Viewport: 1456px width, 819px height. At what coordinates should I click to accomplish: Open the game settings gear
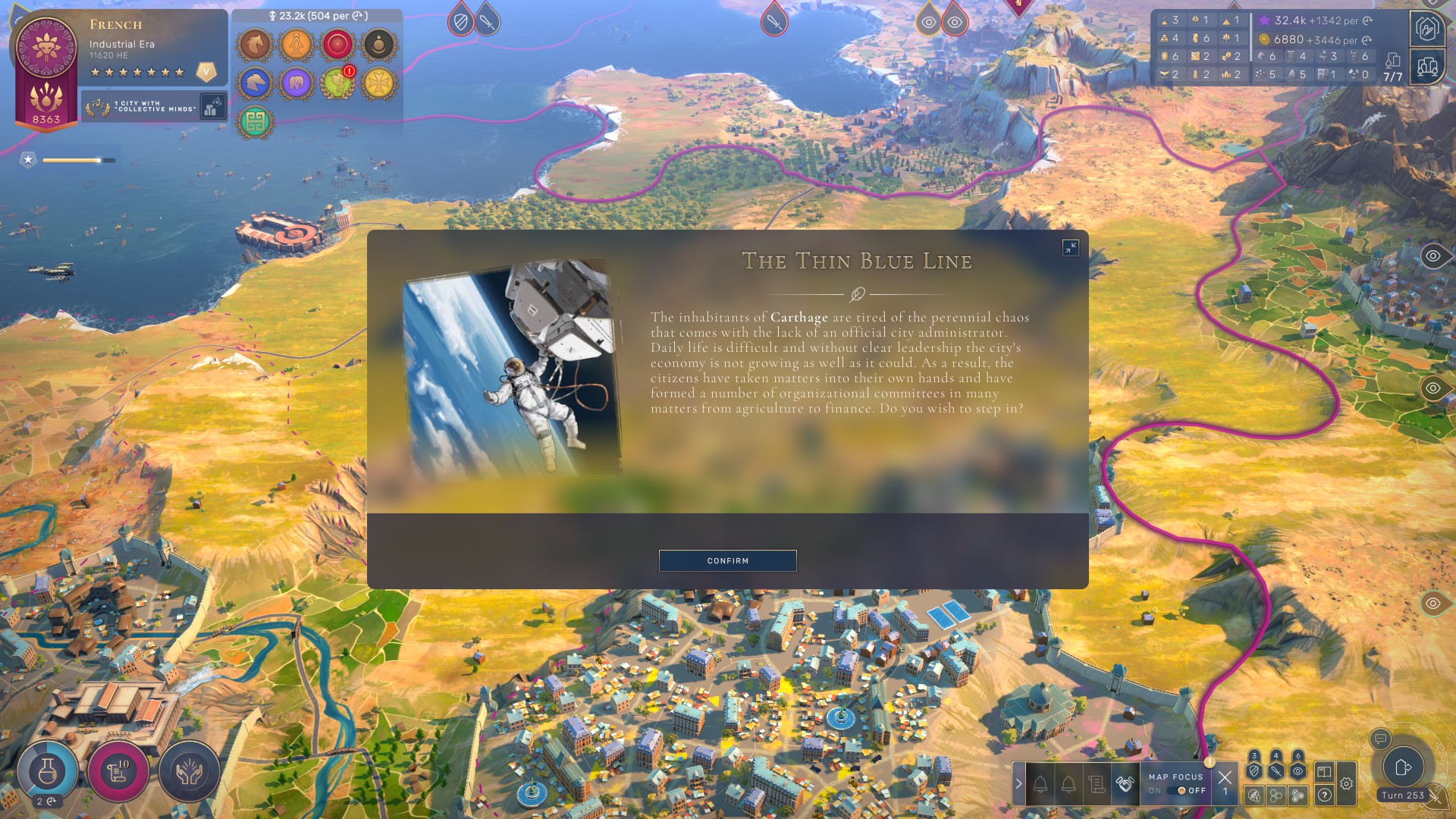coord(1346,784)
